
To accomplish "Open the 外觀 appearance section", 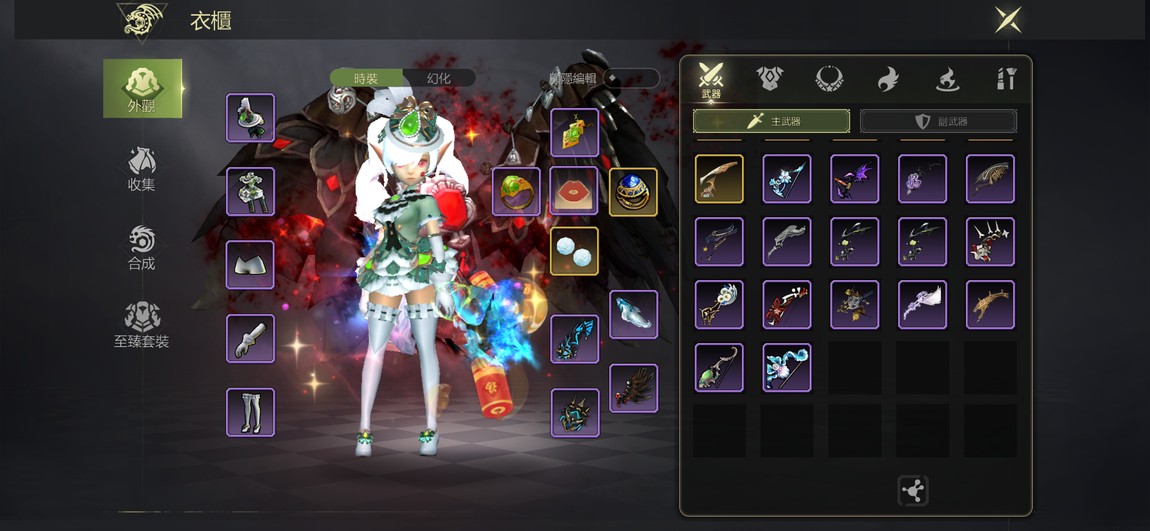I will coord(143,88).
